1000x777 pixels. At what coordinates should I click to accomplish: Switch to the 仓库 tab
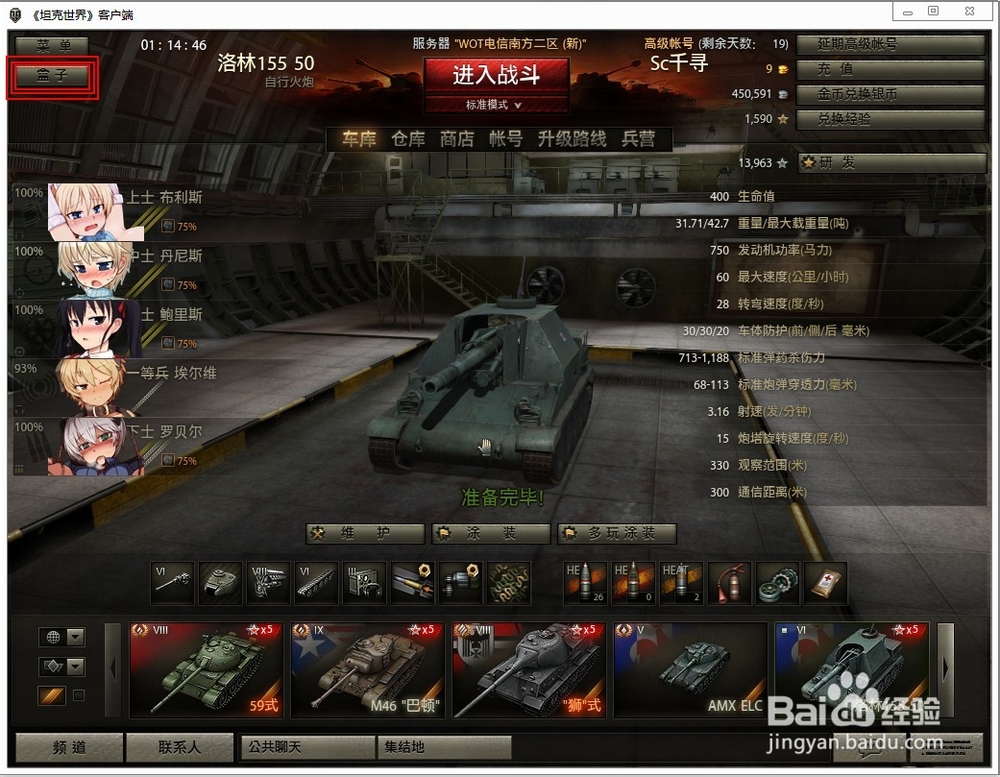[x=408, y=139]
